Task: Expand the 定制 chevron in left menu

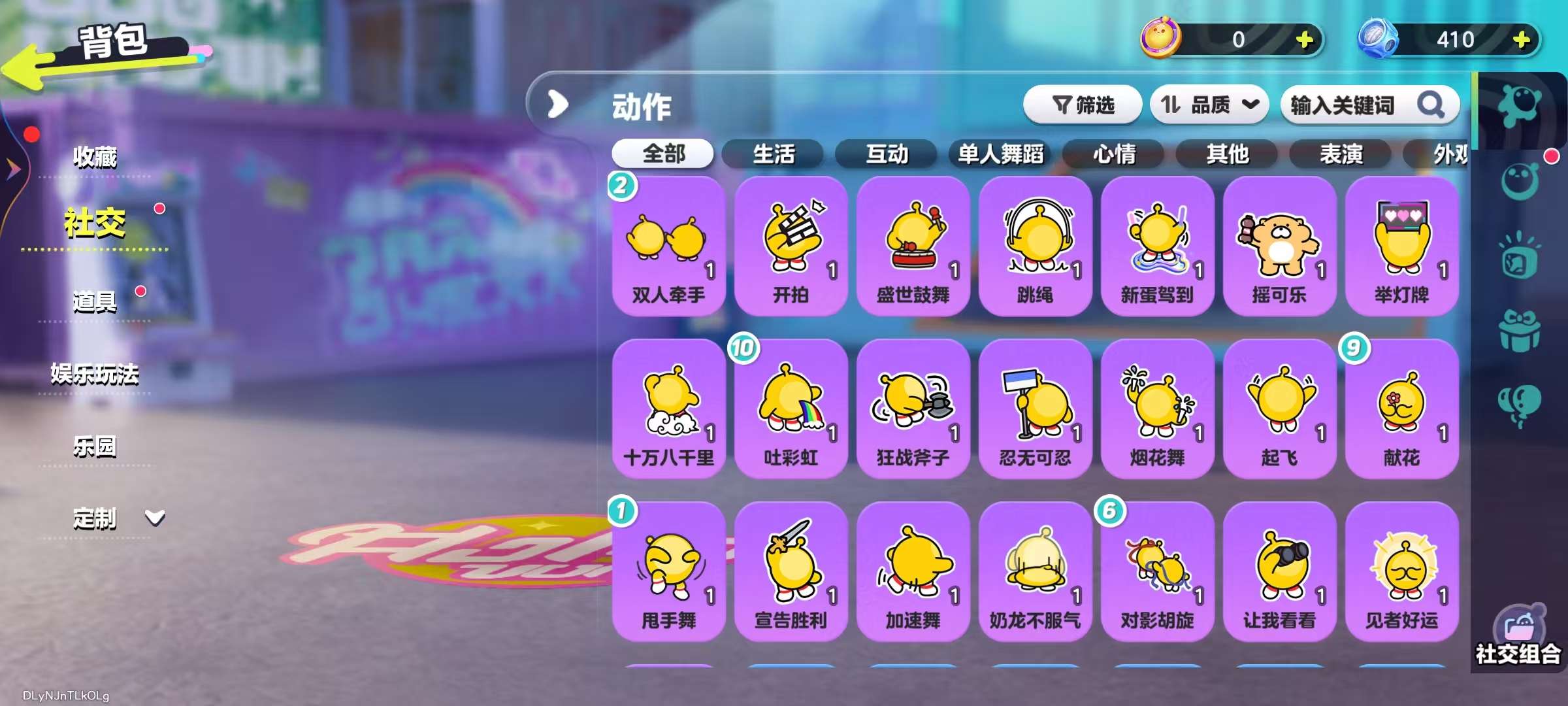Action: click(154, 519)
